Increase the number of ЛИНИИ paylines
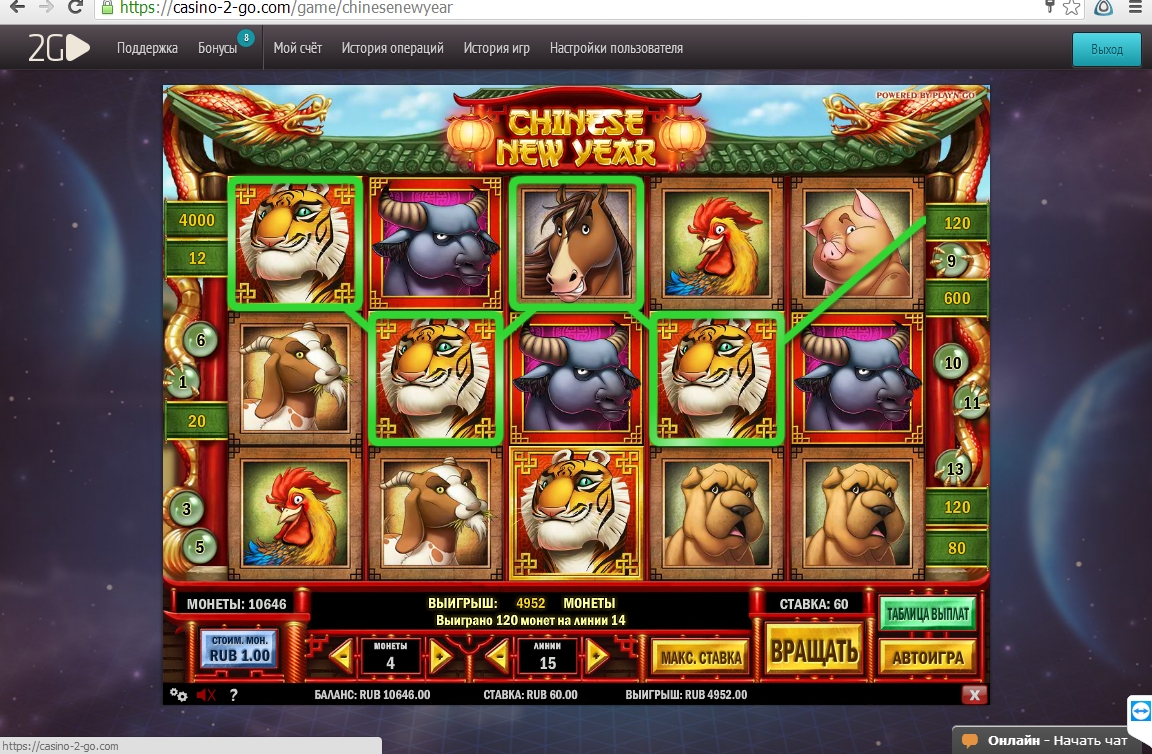Image resolution: width=1152 pixels, height=754 pixels. pos(597,657)
